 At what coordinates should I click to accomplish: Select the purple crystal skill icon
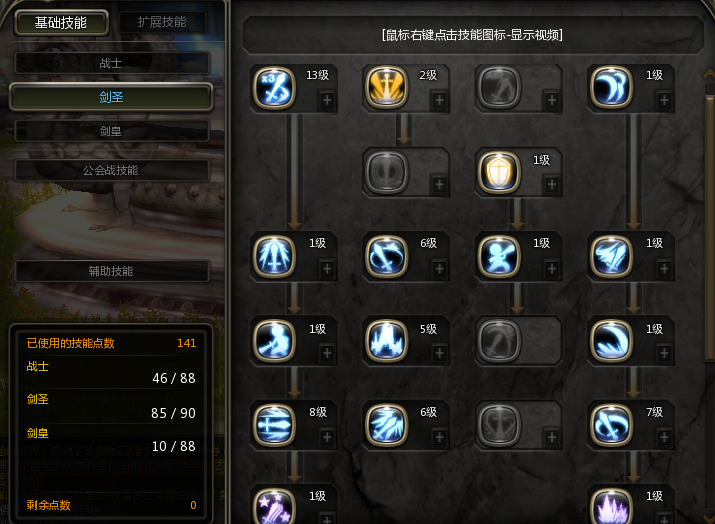click(609, 506)
